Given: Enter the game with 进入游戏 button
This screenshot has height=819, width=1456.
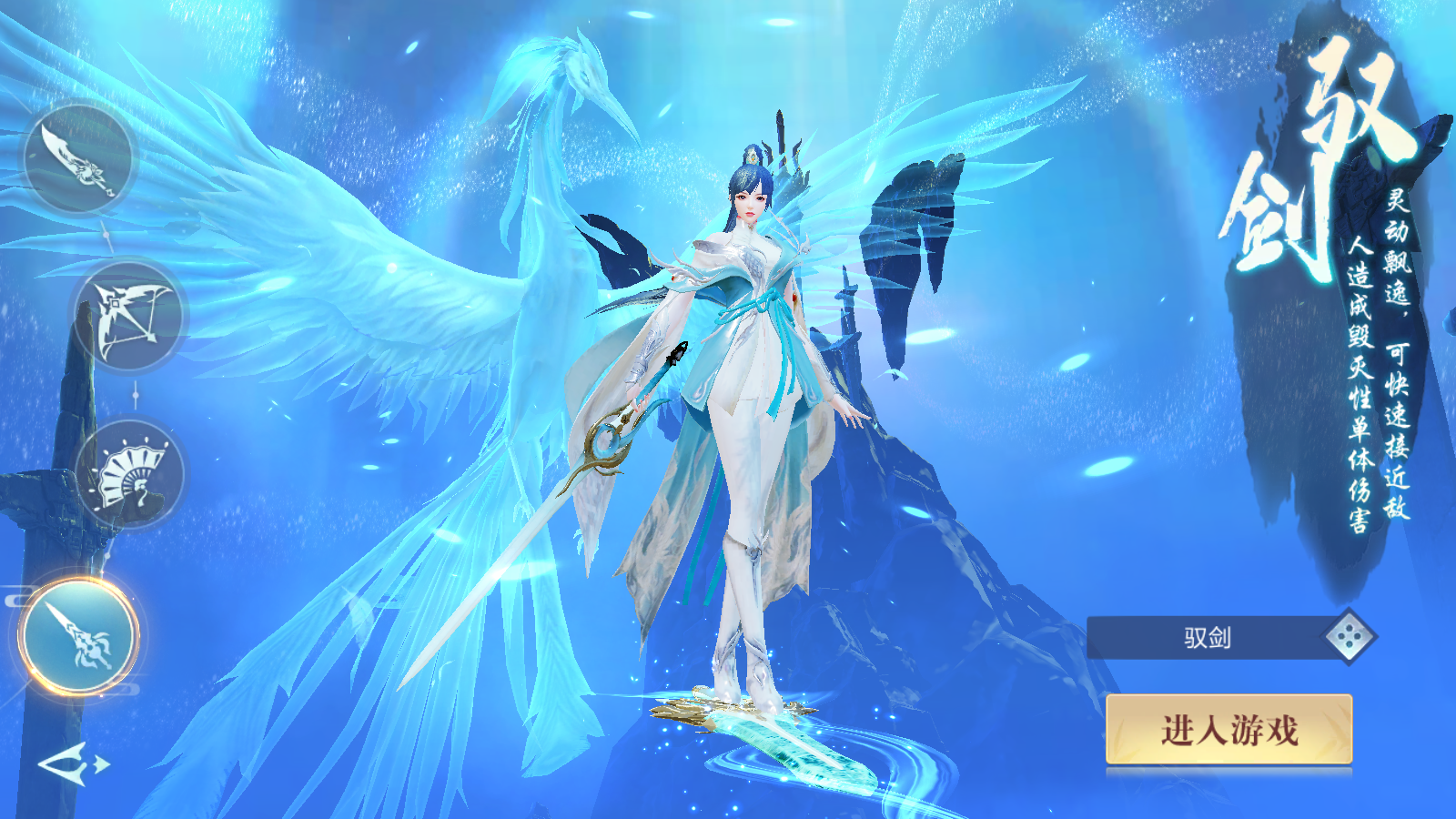Looking at the screenshot, I should click(x=1228, y=730).
